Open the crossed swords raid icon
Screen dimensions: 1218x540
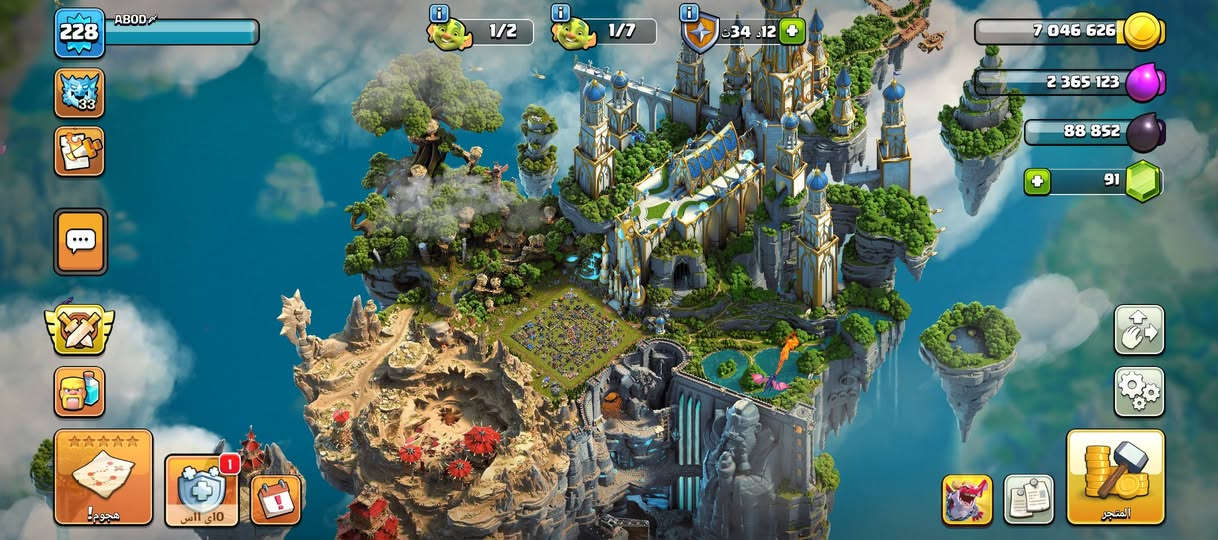(x=79, y=328)
